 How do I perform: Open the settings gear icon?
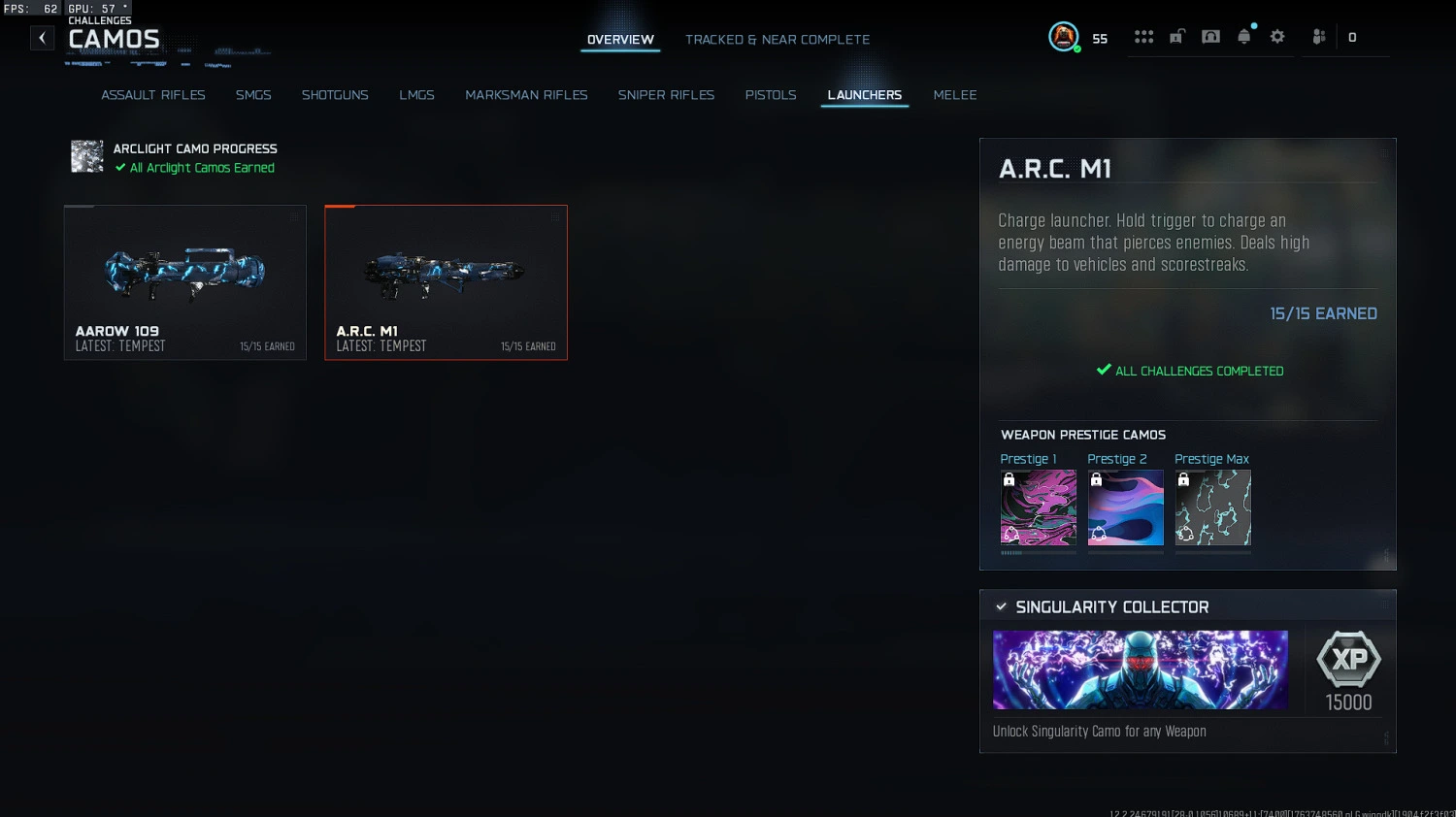1277,36
